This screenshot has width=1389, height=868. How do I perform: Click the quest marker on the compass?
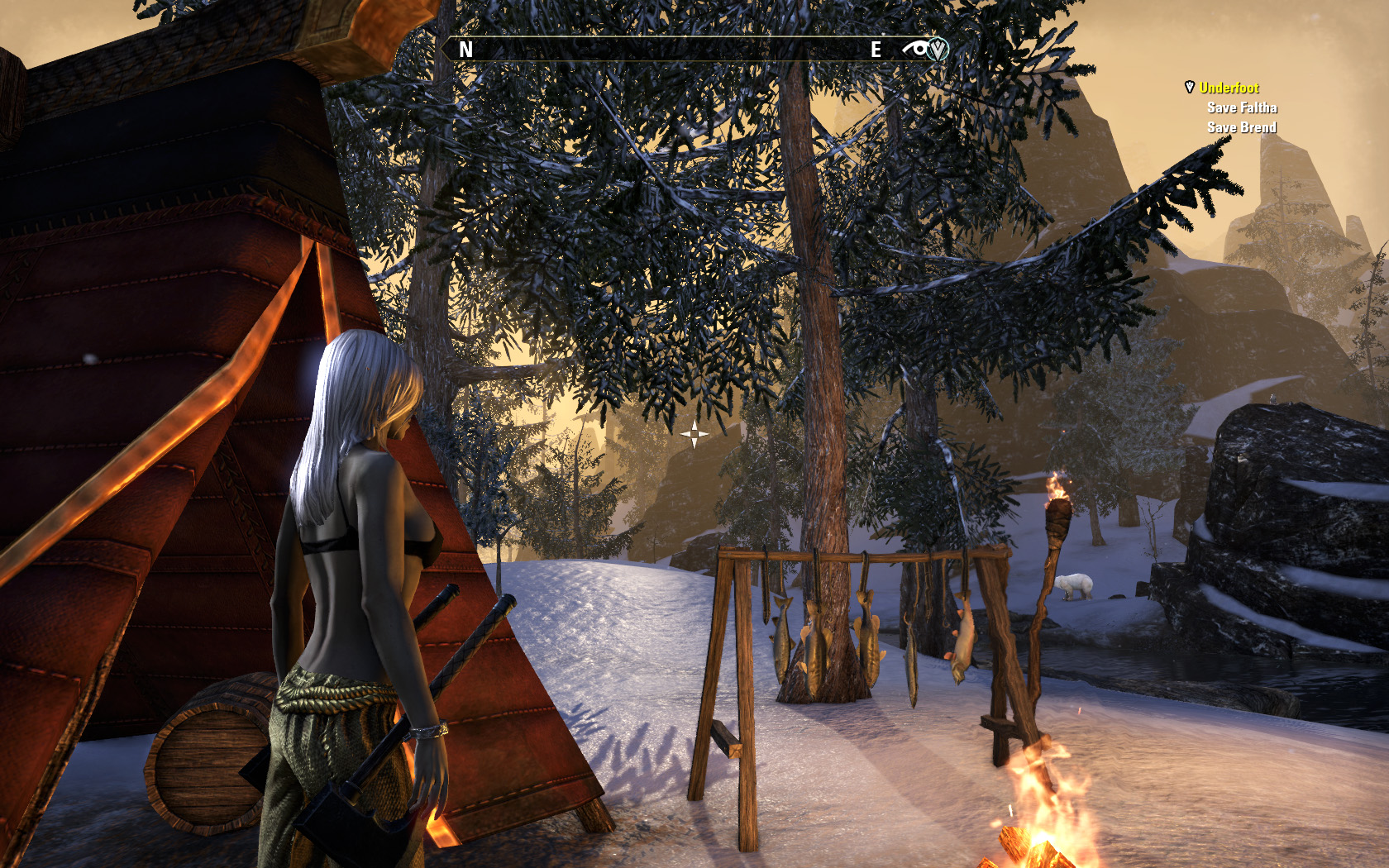click(x=937, y=50)
